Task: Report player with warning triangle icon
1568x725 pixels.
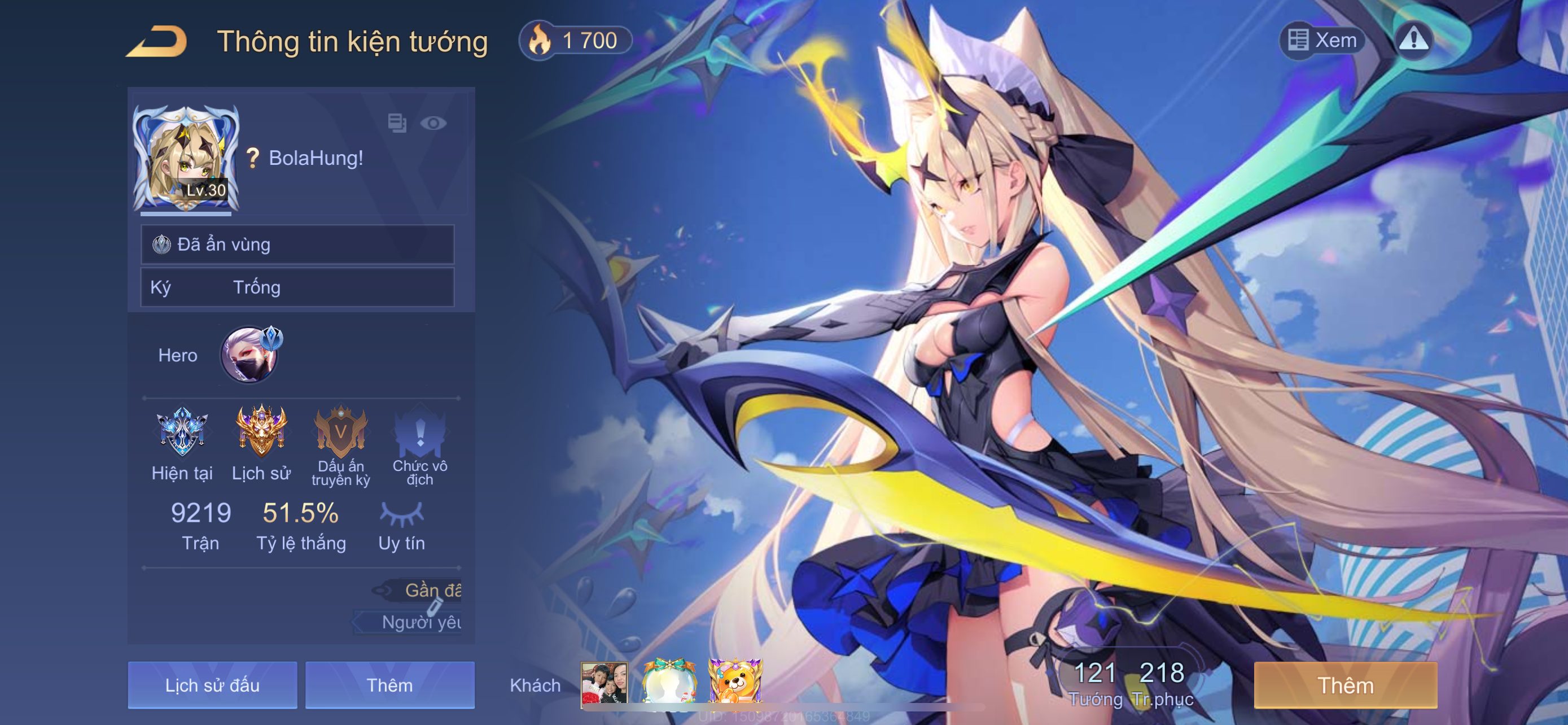Action: coord(1413,40)
